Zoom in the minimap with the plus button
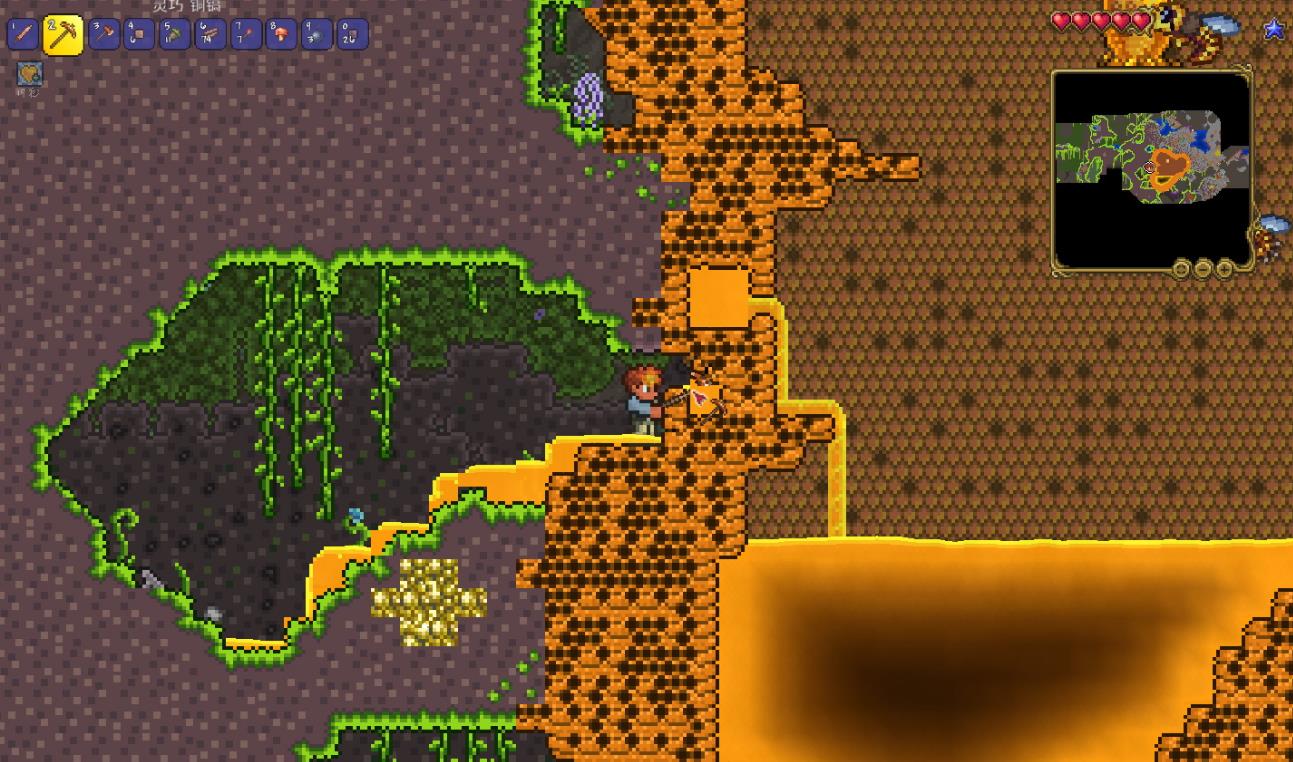Screen dimensions: 1293x762 click(1225, 268)
